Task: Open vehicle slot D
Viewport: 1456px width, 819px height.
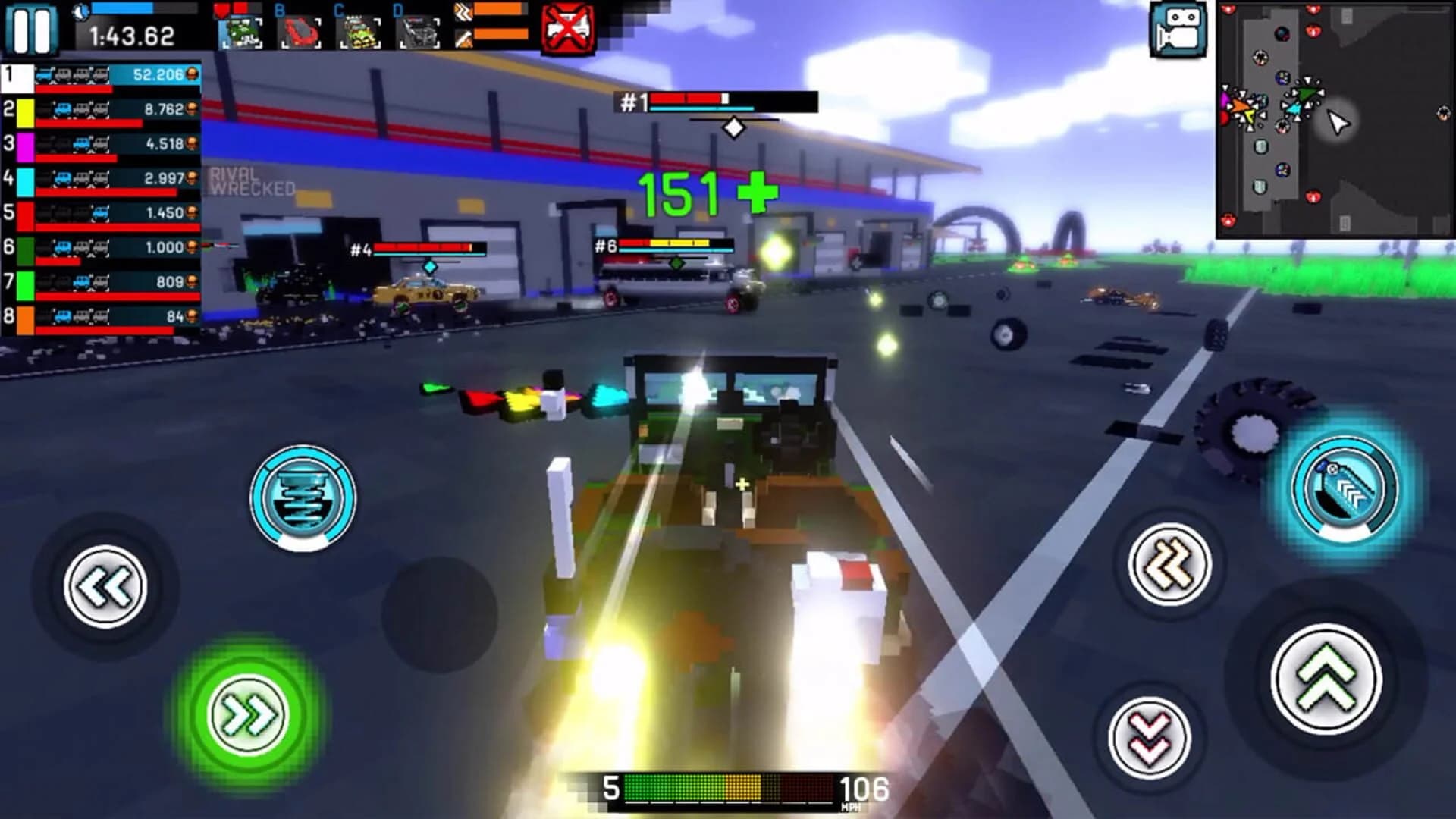Action: [x=419, y=32]
